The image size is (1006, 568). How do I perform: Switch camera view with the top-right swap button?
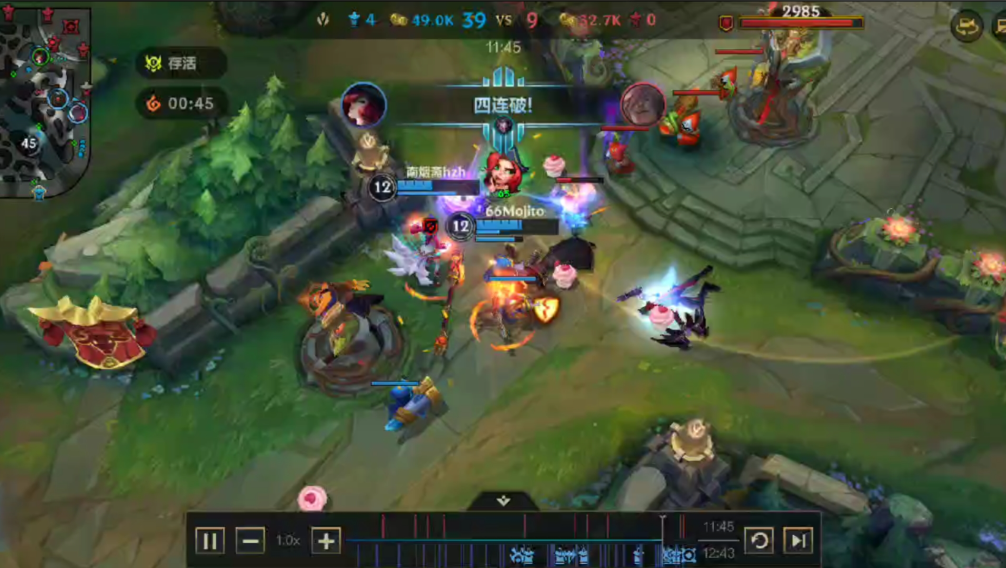967,26
